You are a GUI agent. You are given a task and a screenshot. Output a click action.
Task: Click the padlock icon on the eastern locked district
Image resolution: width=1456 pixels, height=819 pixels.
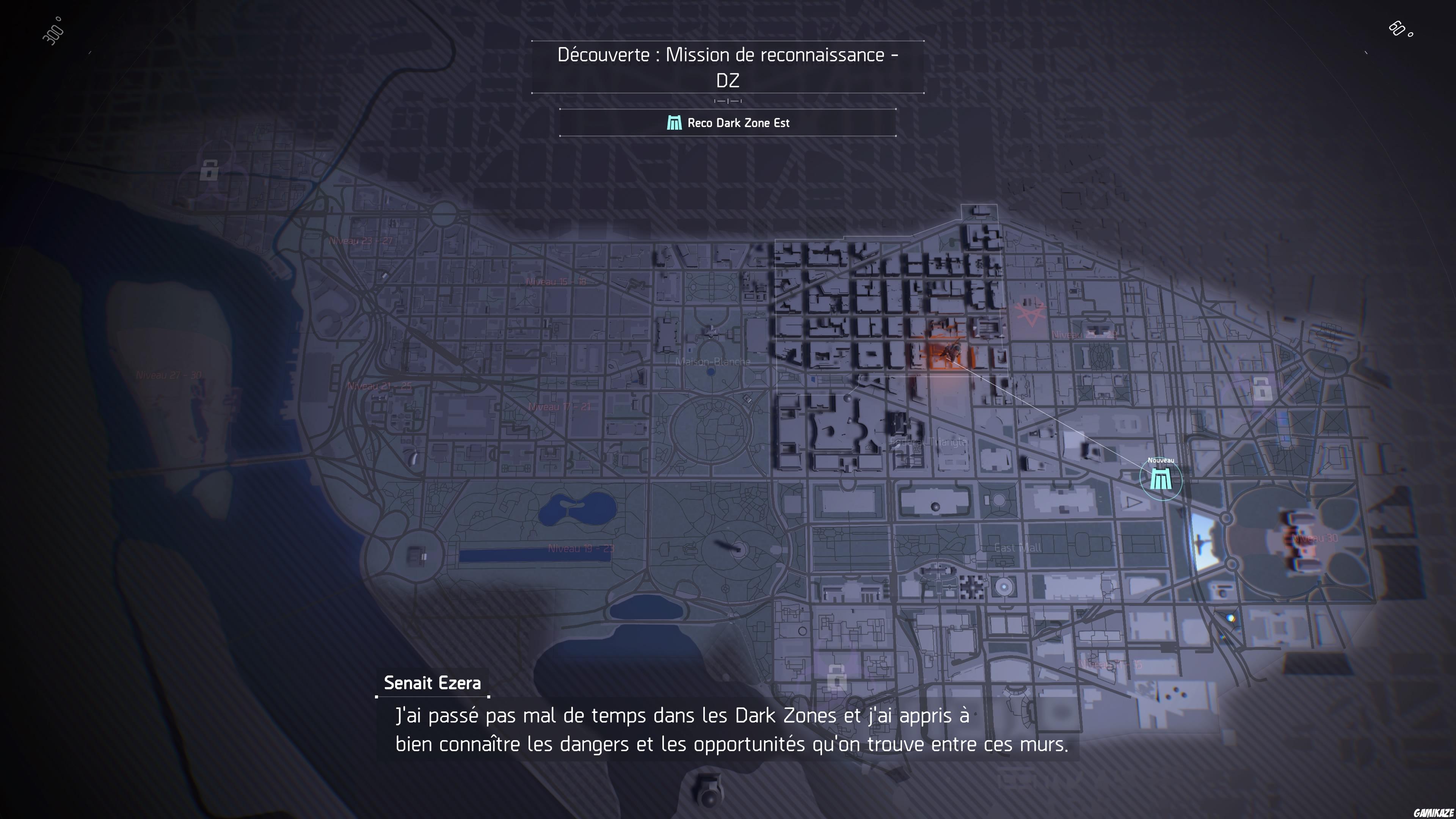click(1262, 390)
